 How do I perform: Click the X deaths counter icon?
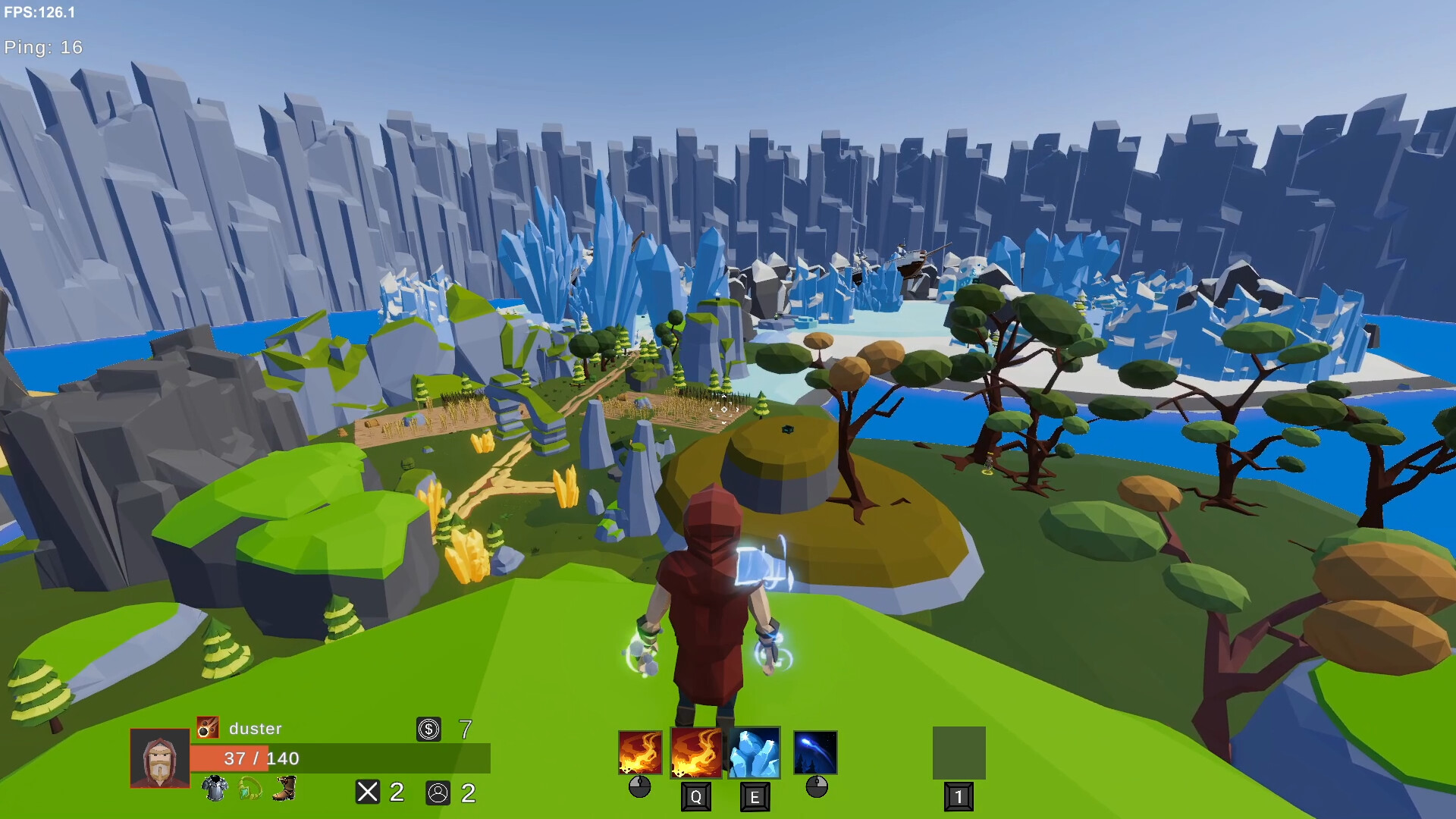(367, 792)
